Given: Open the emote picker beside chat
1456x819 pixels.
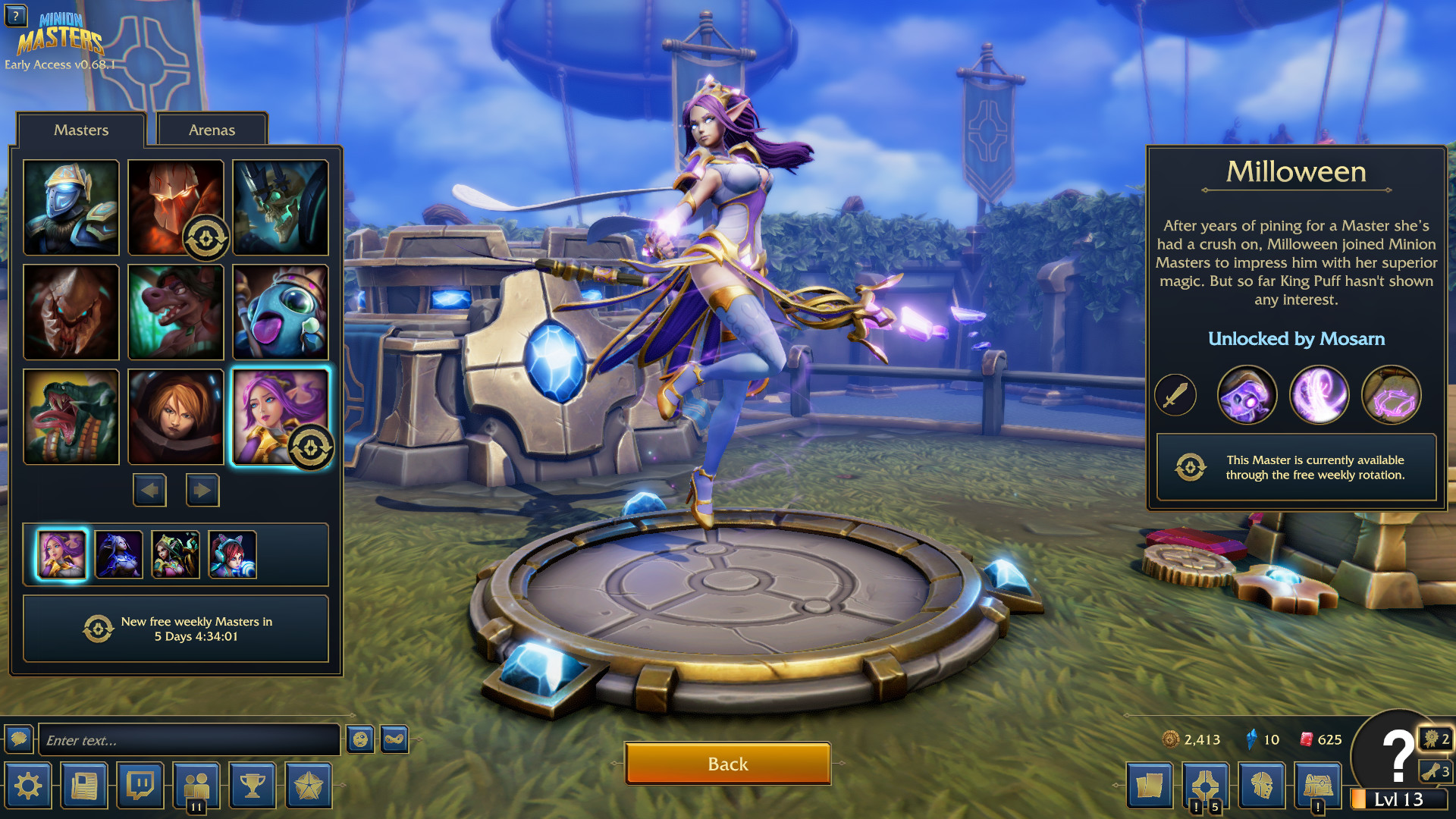Looking at the screenshot, I should 360,737.
